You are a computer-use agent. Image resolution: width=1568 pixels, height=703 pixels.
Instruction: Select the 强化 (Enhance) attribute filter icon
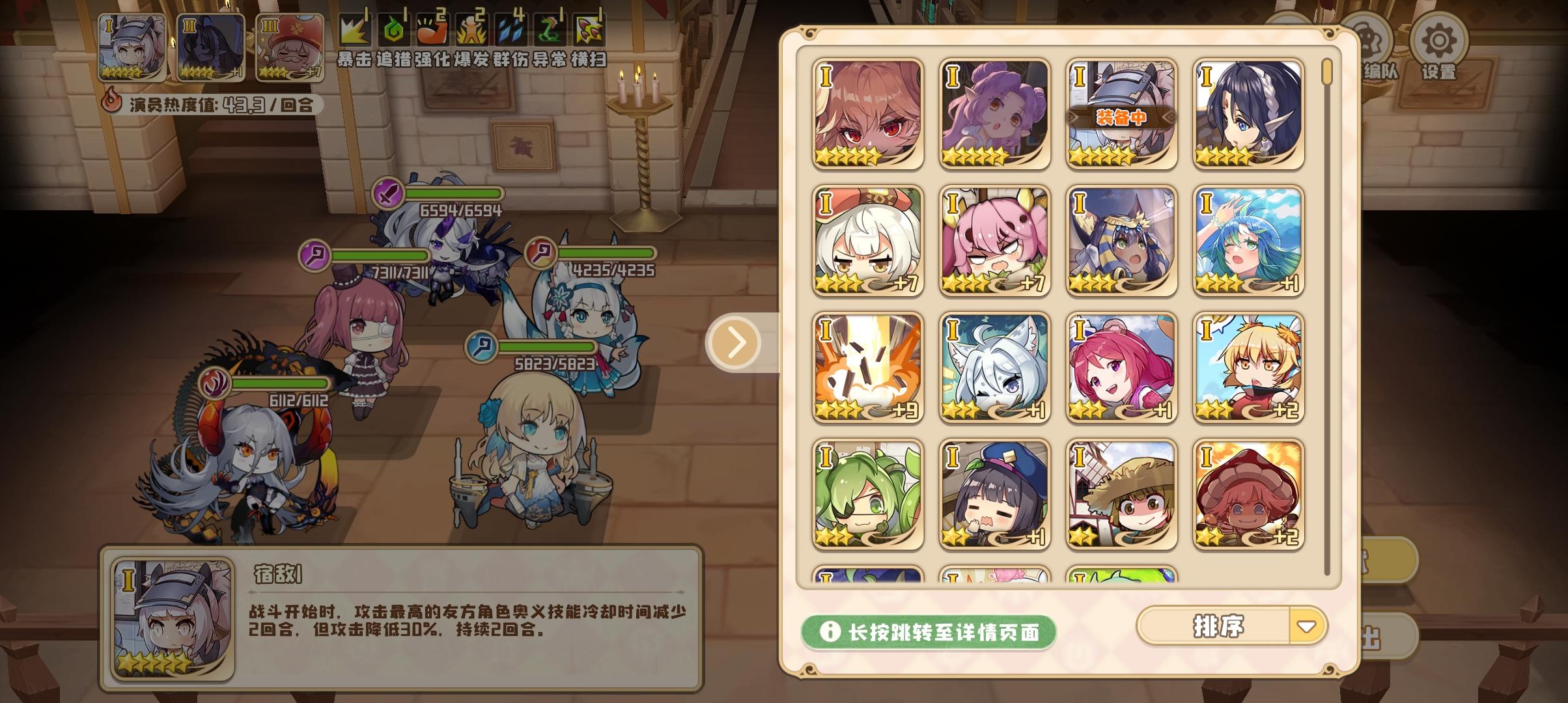(431, 29)
